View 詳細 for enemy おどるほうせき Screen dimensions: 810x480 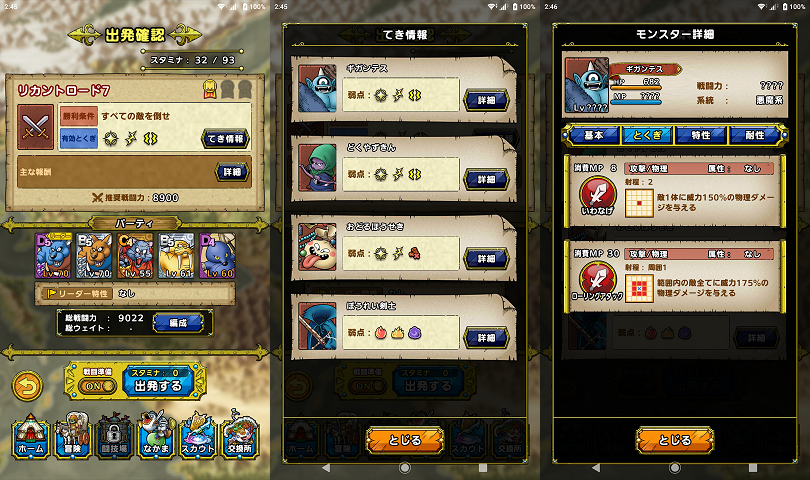pos(486,259)
